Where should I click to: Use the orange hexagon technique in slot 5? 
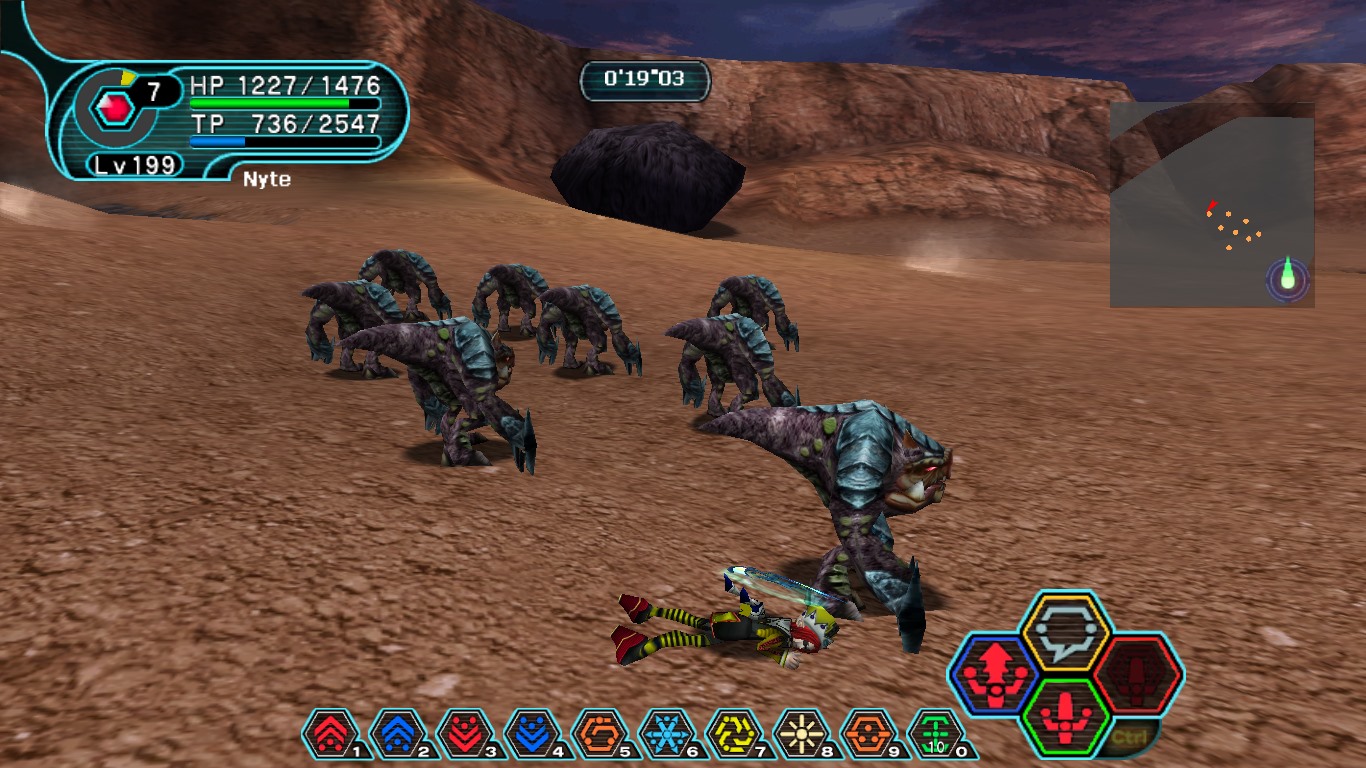[x=602, y=735]
